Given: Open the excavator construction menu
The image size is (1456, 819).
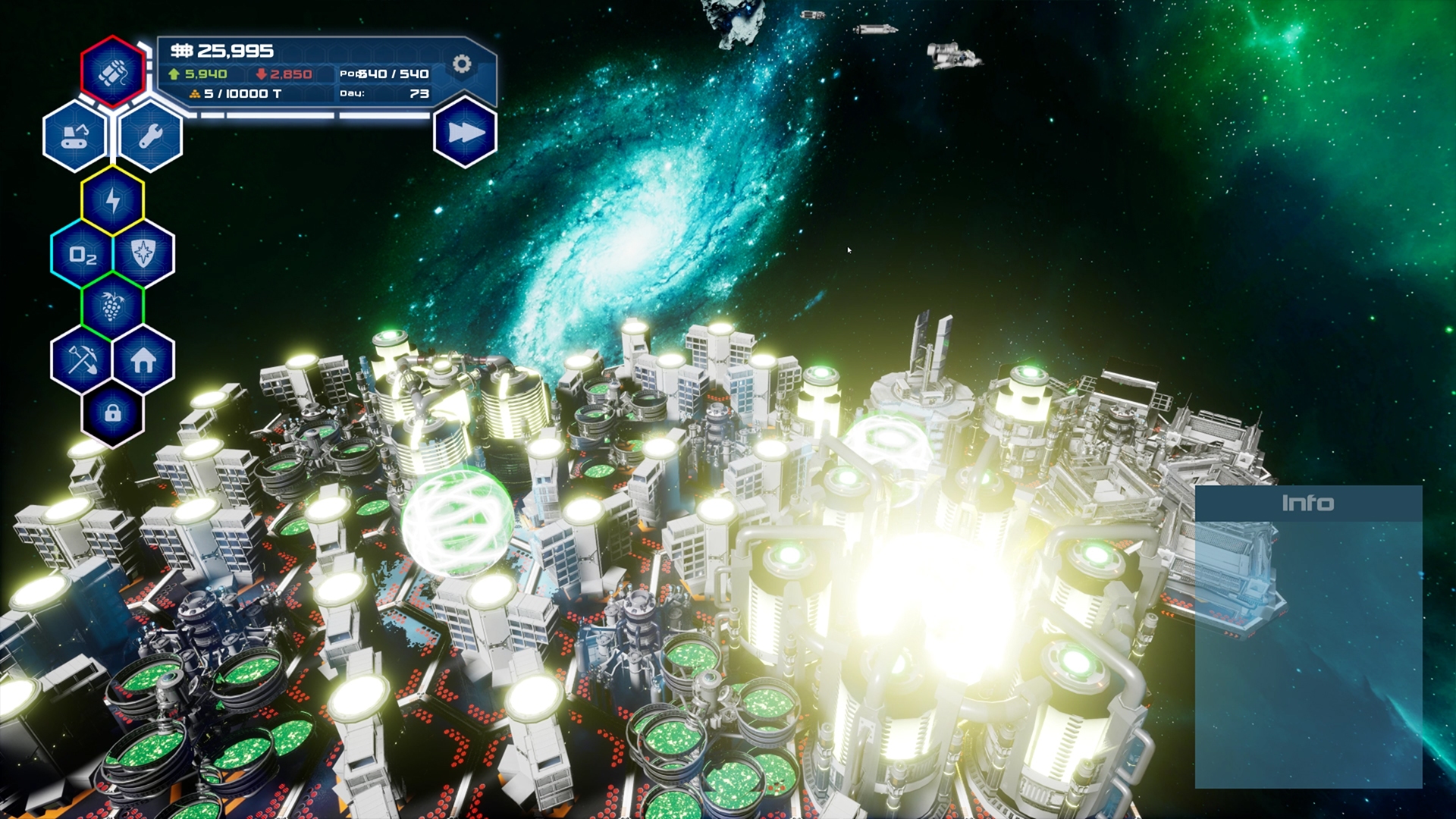Looking at the screenshot, I should (77, 137).
